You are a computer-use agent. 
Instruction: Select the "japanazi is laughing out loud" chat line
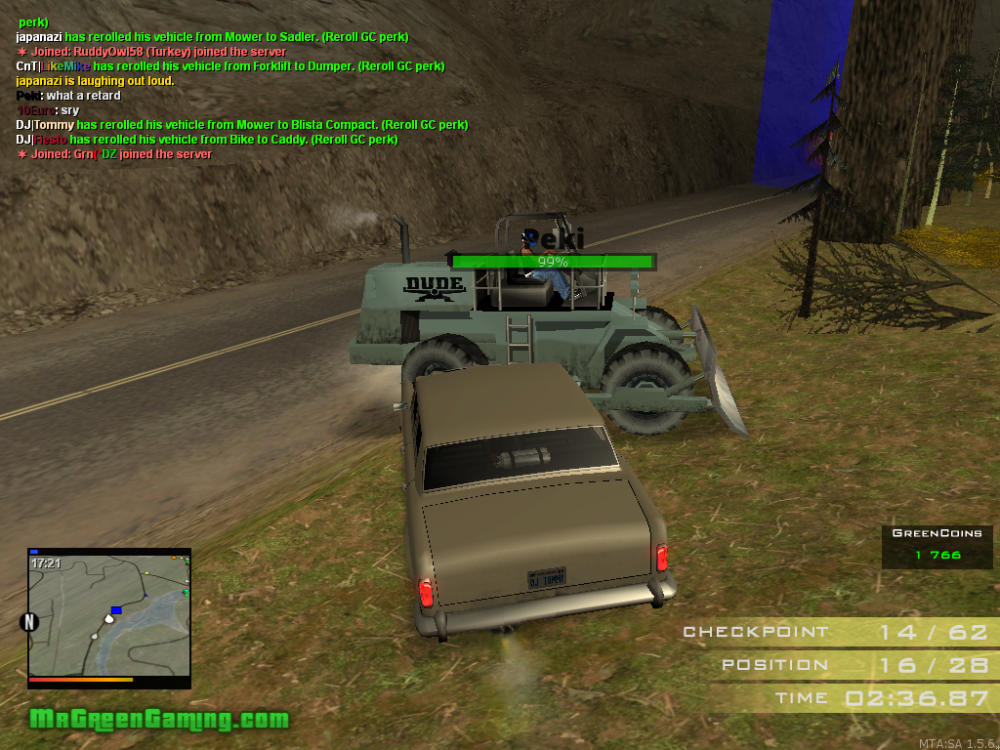pos(95,81)
